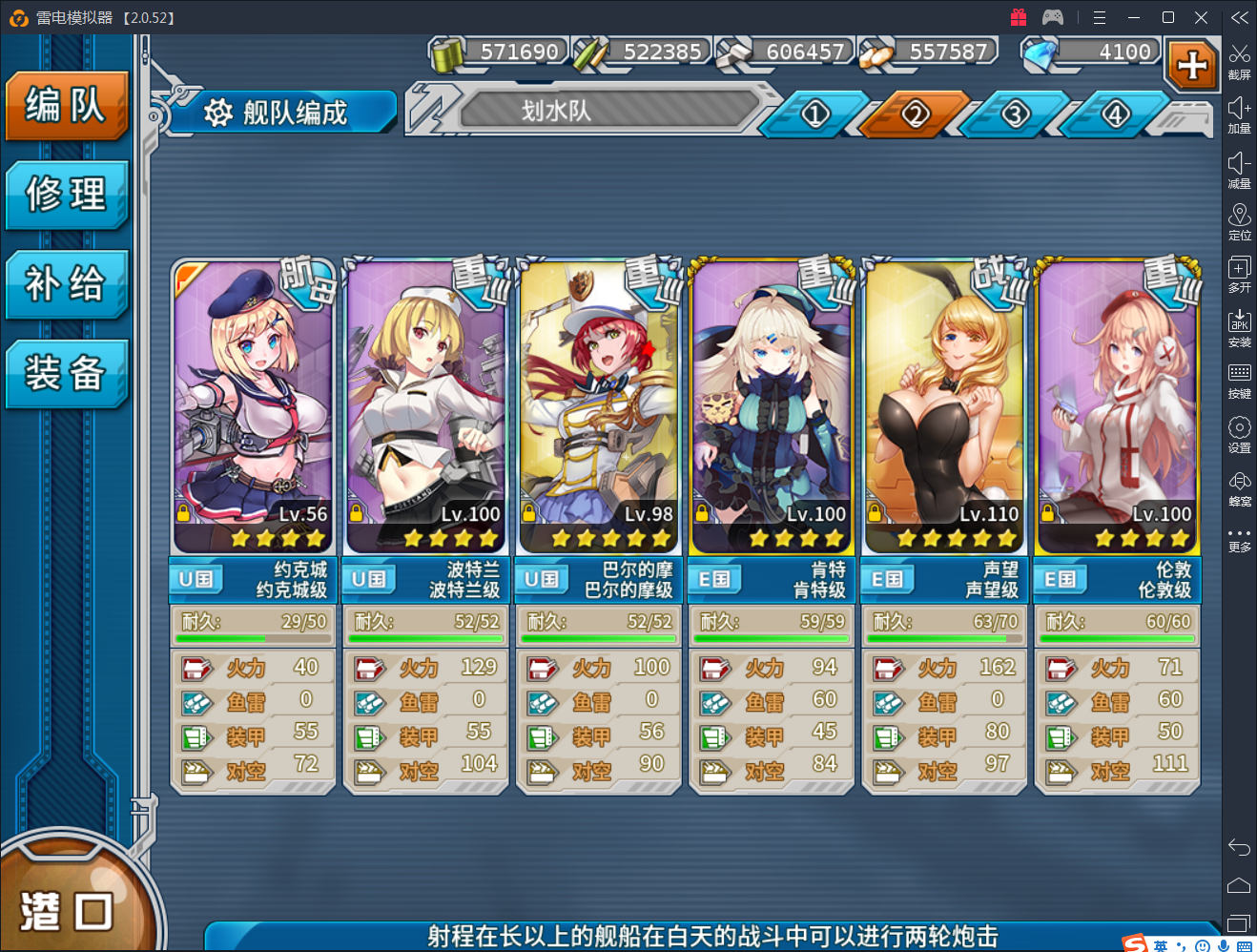The height and width of the screenshot is (952, 1257).
Task: Open the 编队 fleet formation menu
Action: click(x=66, y=105)
